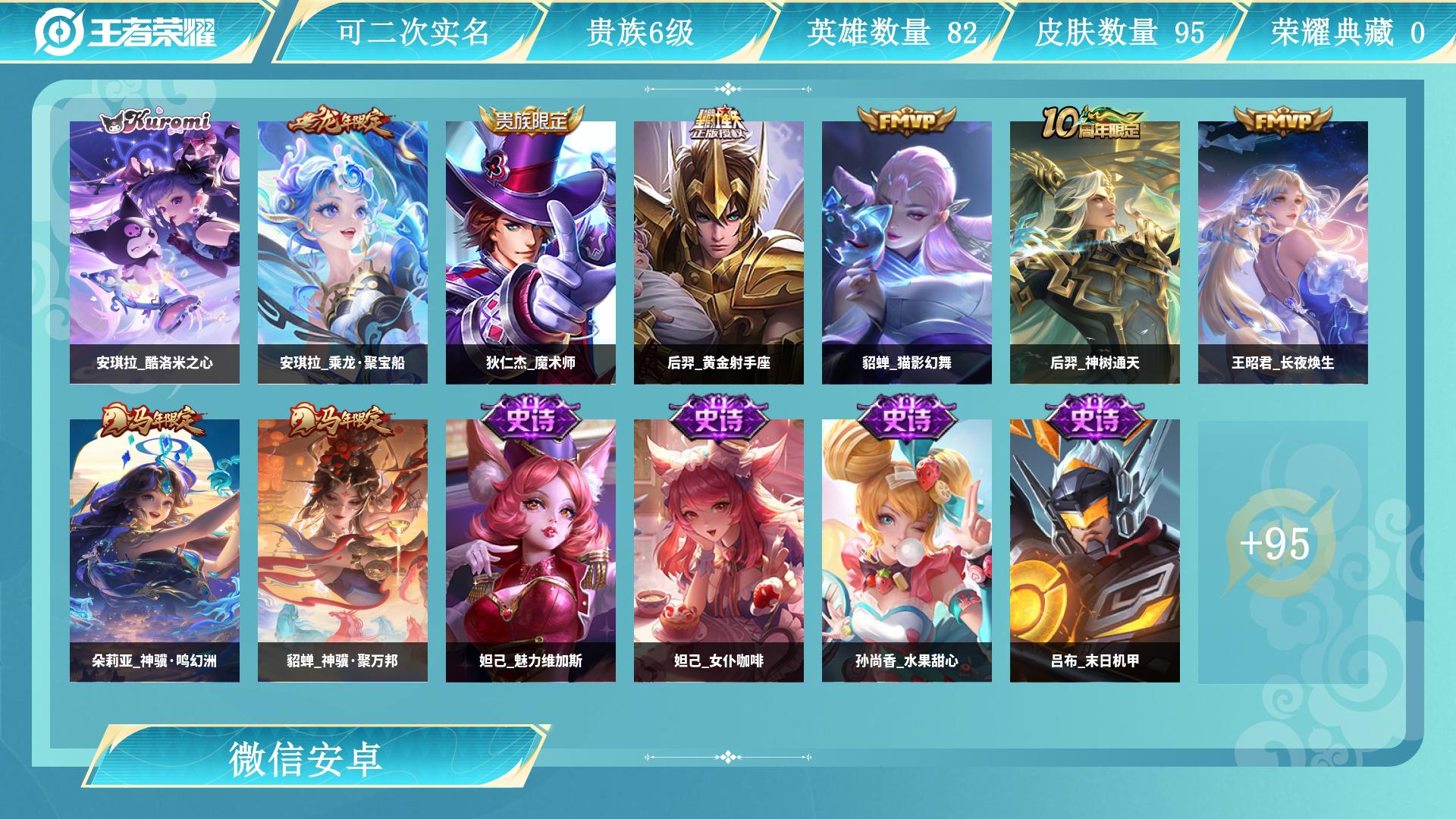Click the 可二次实名 header tab
This screenshot has height=819, width=1456.
[413, 30]
